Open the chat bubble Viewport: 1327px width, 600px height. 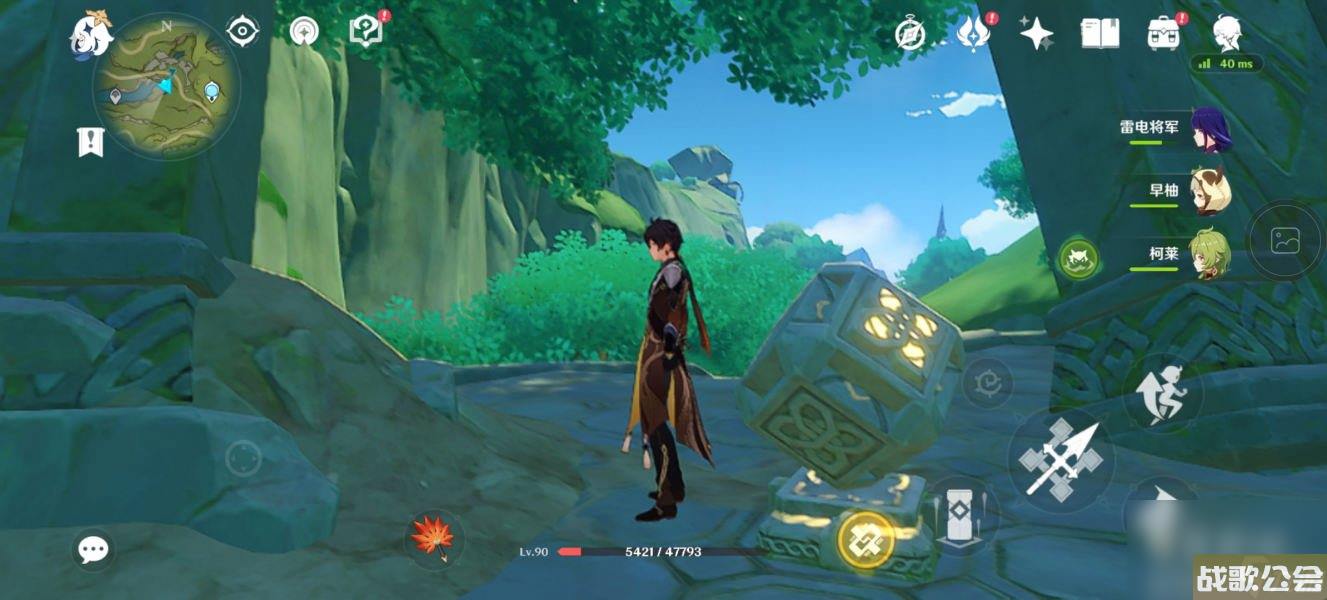coord(93,548)
